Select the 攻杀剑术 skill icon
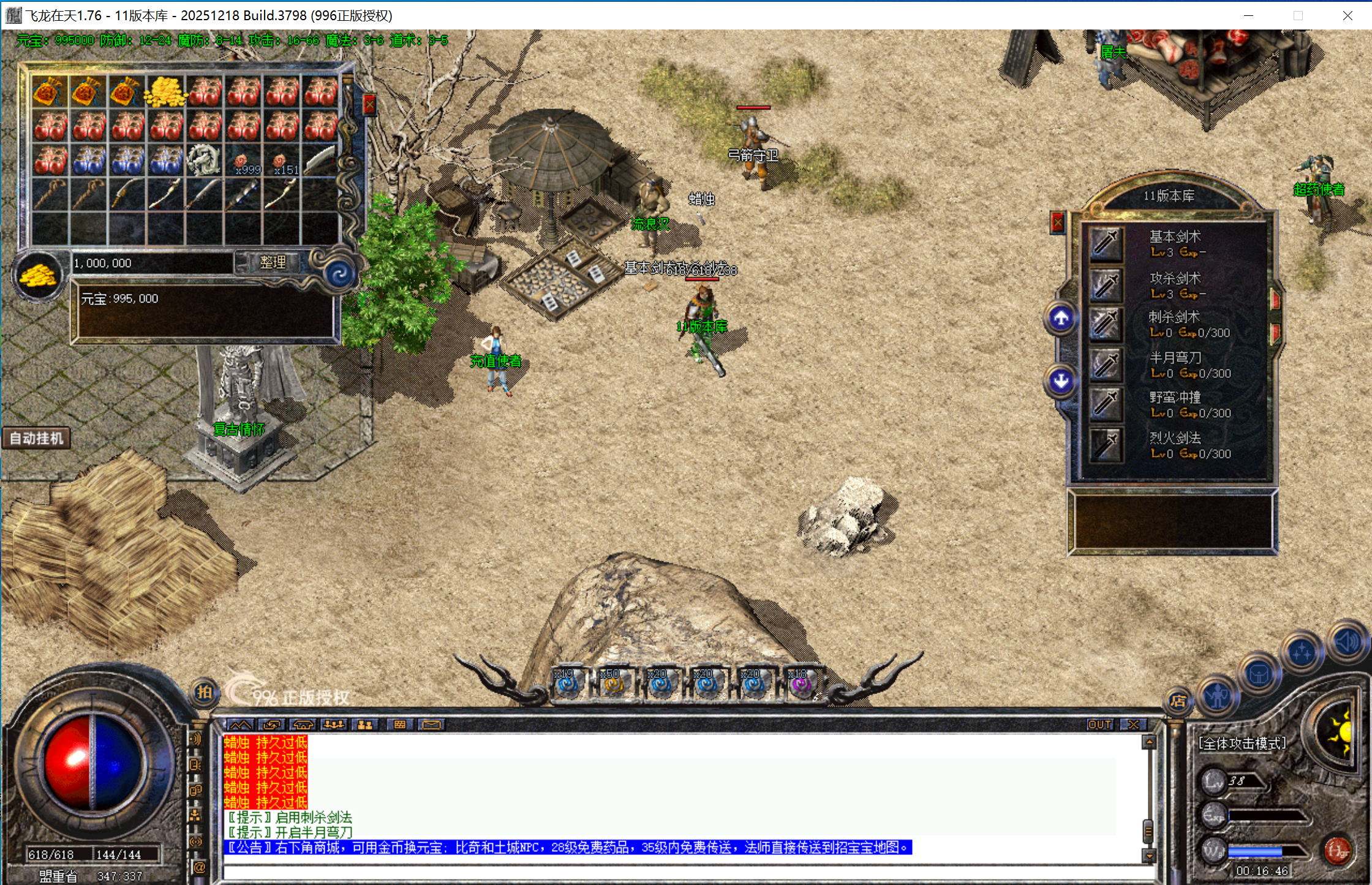 1106,284
